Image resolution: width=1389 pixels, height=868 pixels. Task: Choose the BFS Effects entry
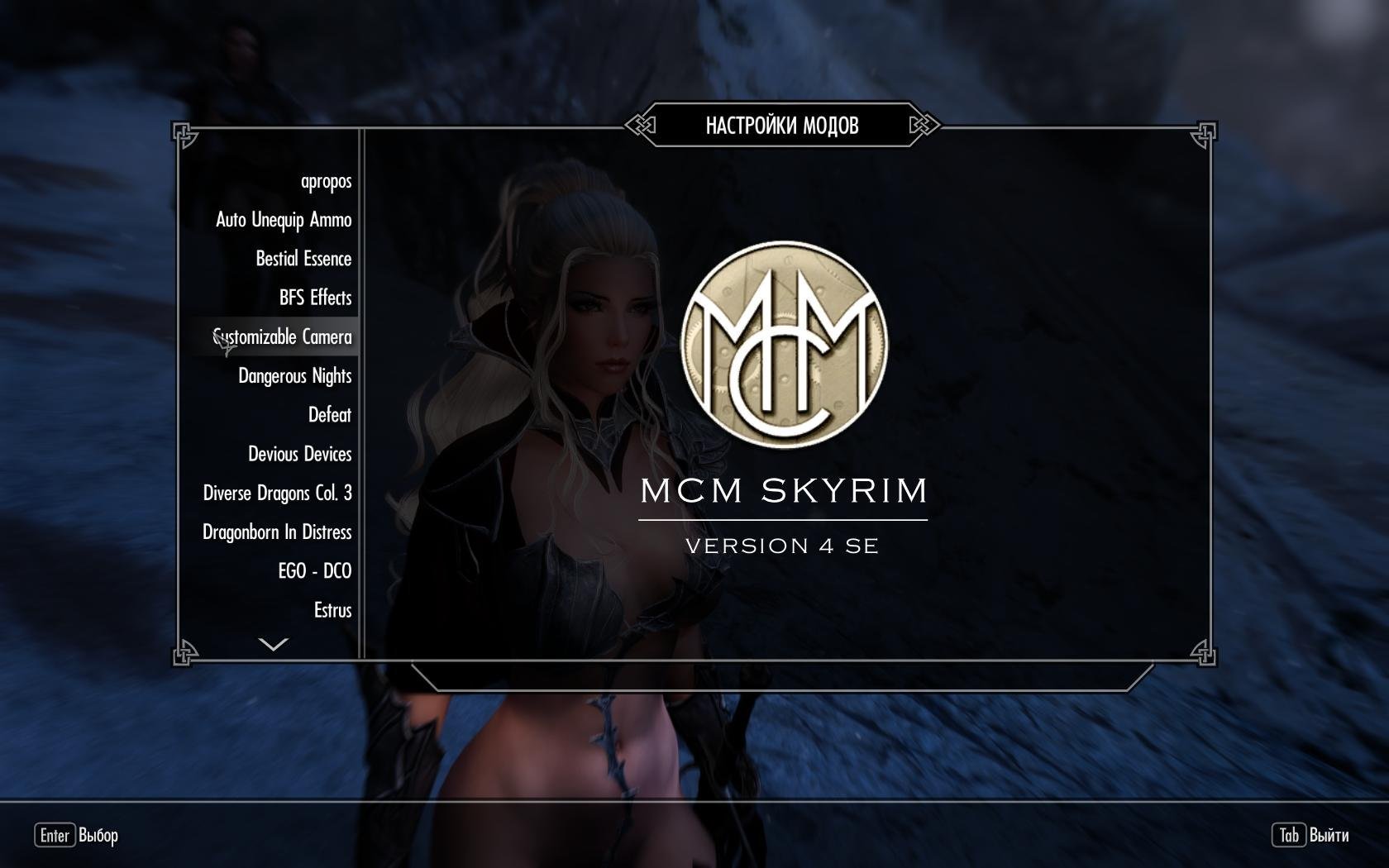(x=315, y=298)
